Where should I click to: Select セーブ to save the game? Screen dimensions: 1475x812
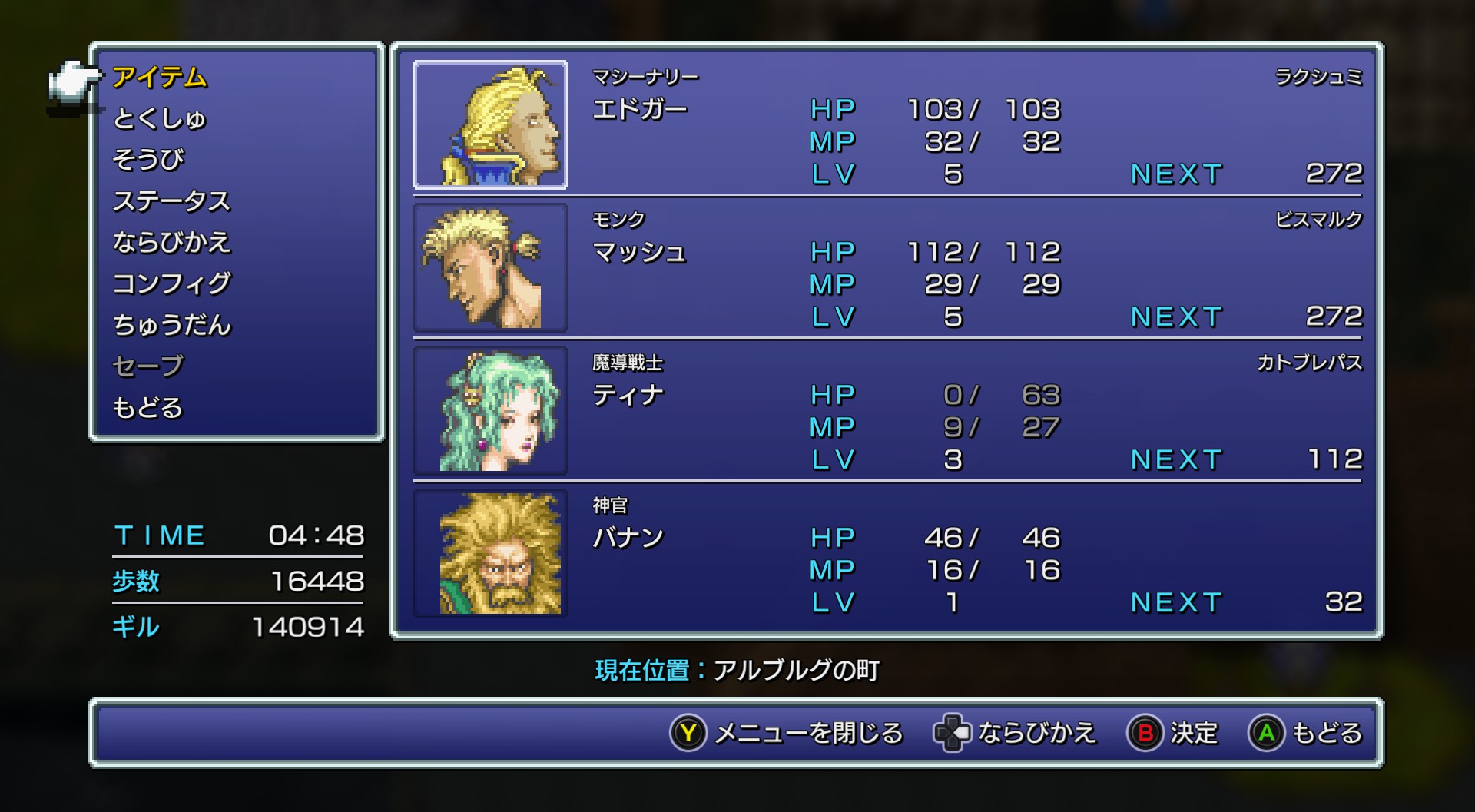[x=148, y=365]
